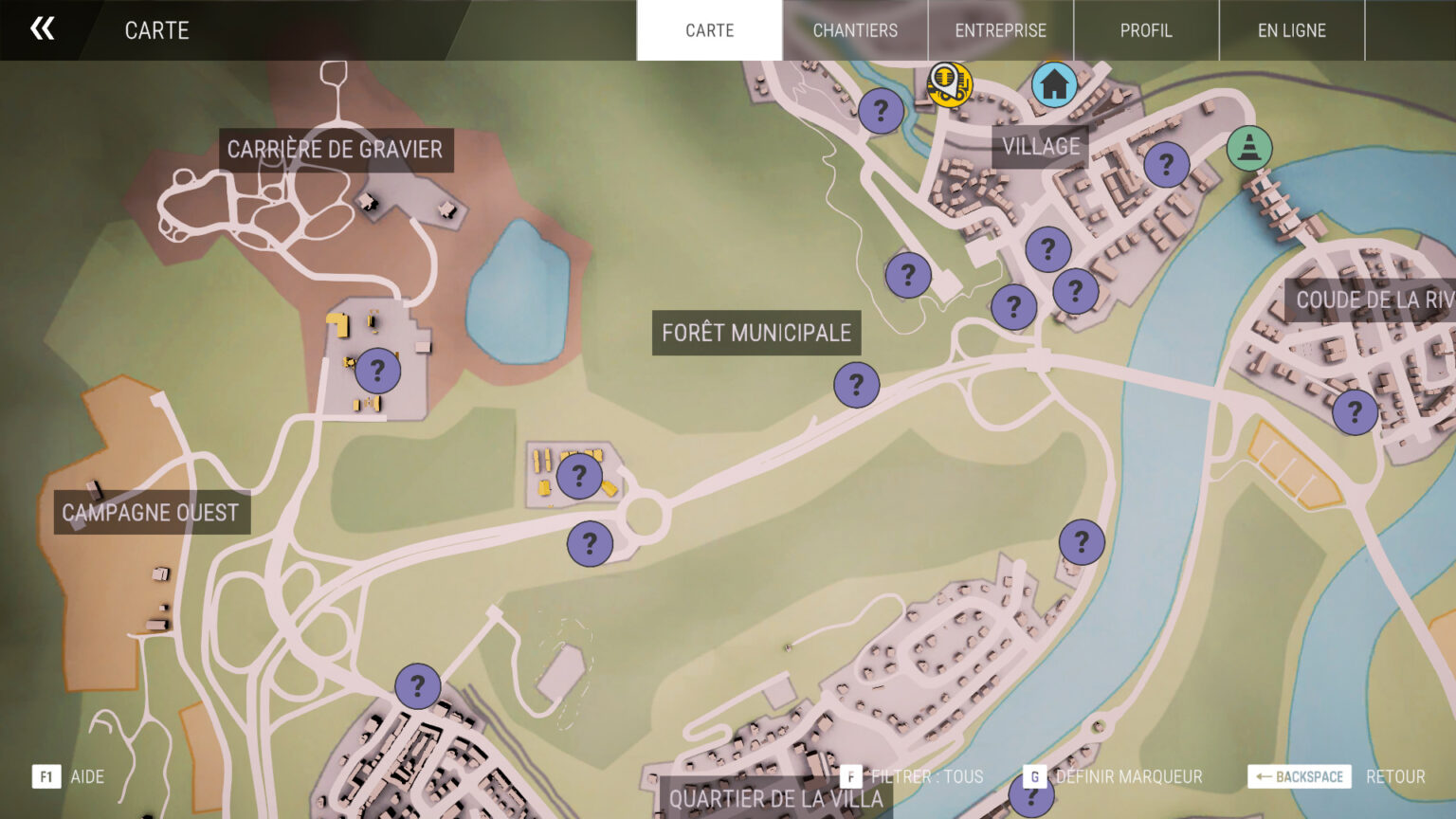Click the green traffic cone marker on the bridge

1248,149
